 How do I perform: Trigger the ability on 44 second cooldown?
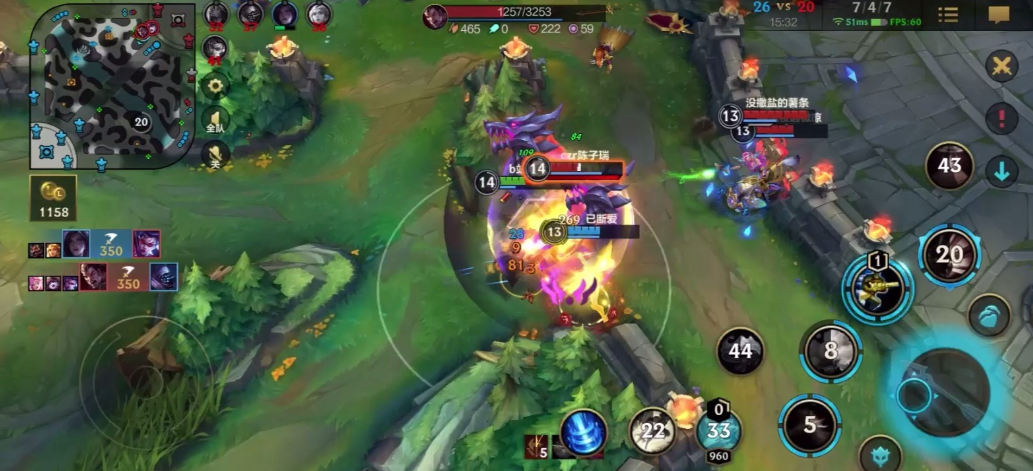tap(741, 351)
